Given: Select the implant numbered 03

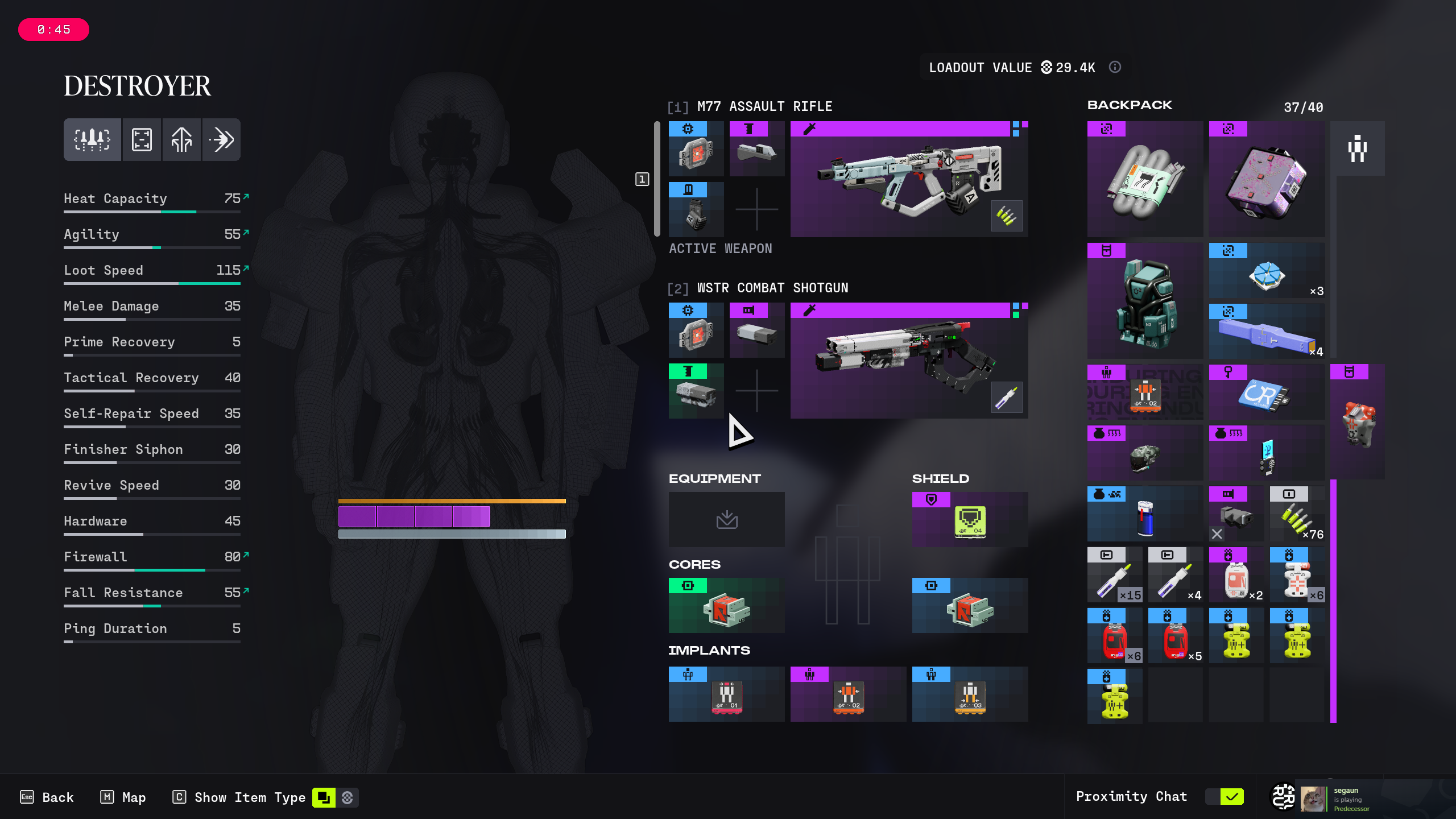Looking at the screenshot, I should [x=970, y=694].
